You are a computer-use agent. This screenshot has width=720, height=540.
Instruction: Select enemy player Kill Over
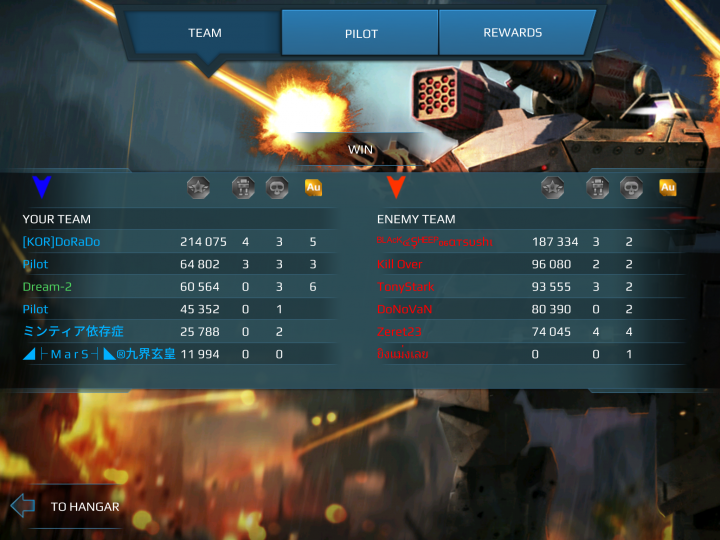(x=400, y=265)
